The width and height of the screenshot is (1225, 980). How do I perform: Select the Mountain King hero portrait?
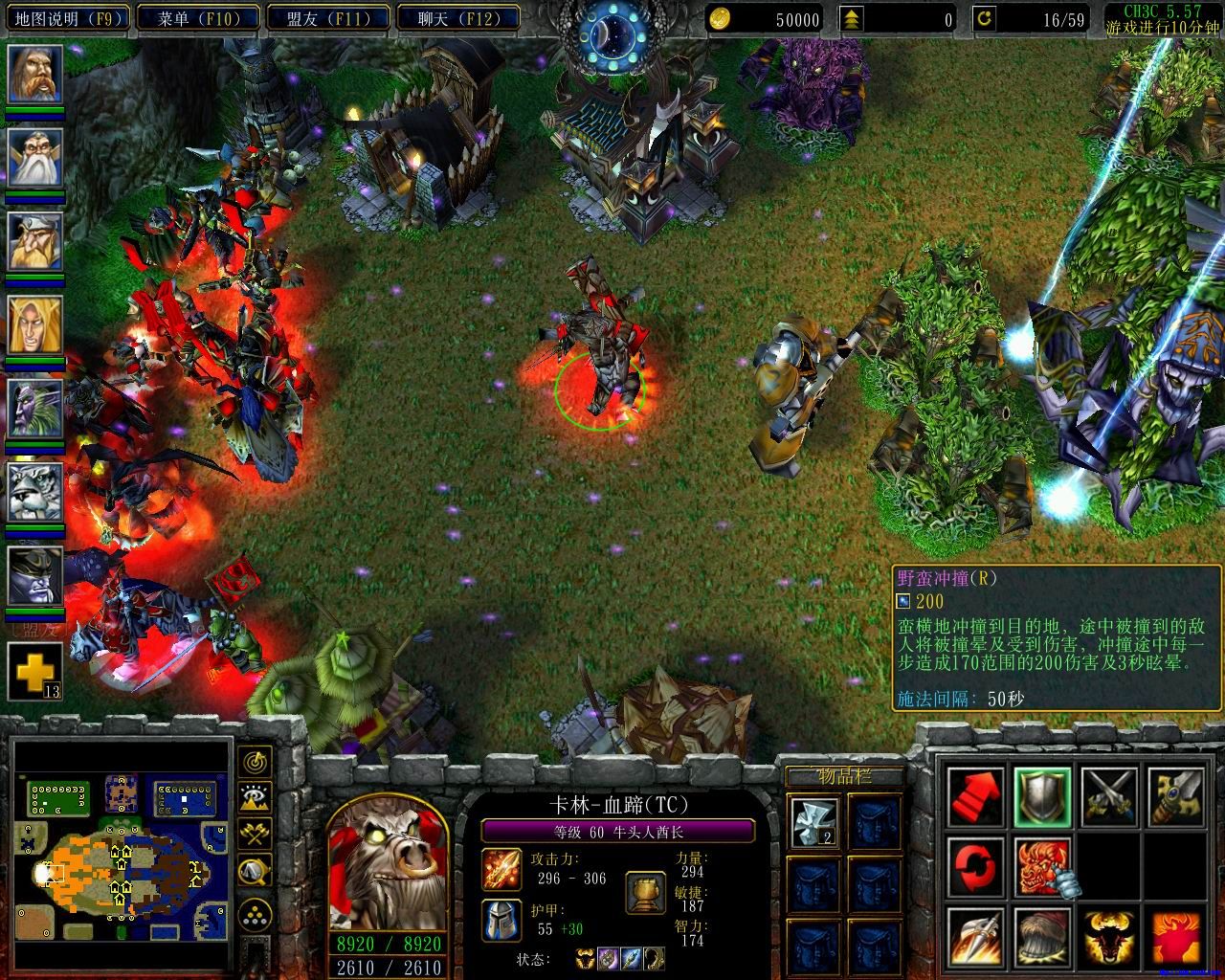pos(35,240)
